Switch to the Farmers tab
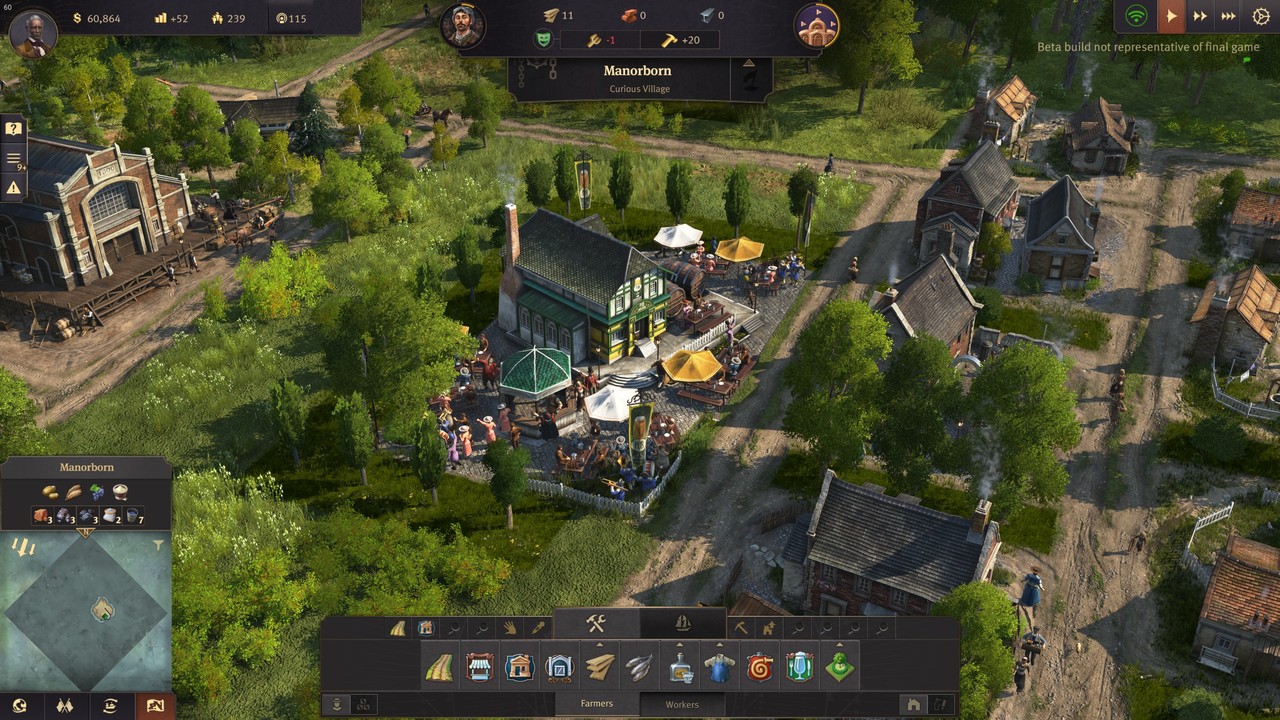Image resolution: width=1280 pixels, height=720 pixels. [597, 704]
